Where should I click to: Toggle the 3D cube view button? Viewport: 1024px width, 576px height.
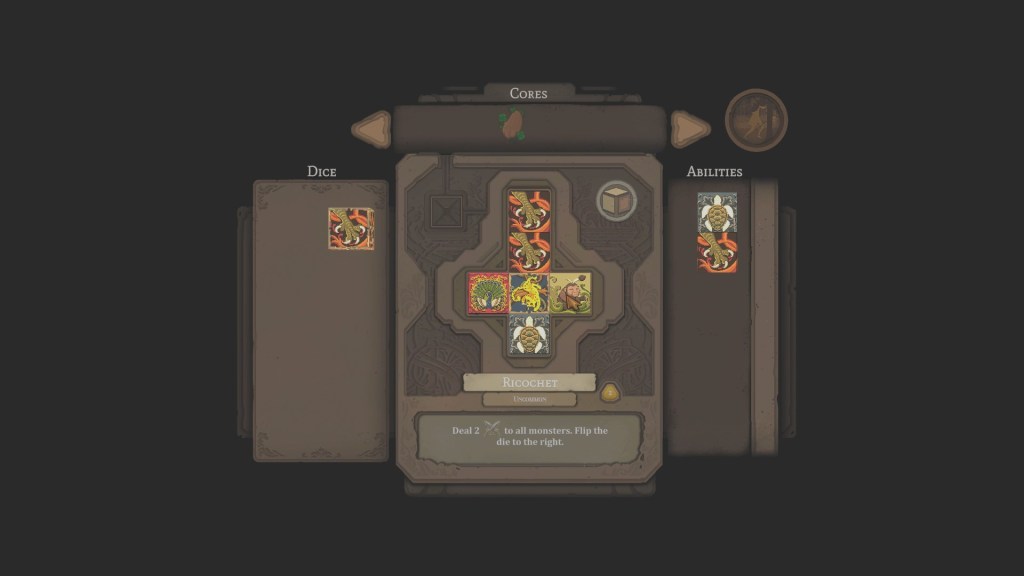click(x=617, y=200)
